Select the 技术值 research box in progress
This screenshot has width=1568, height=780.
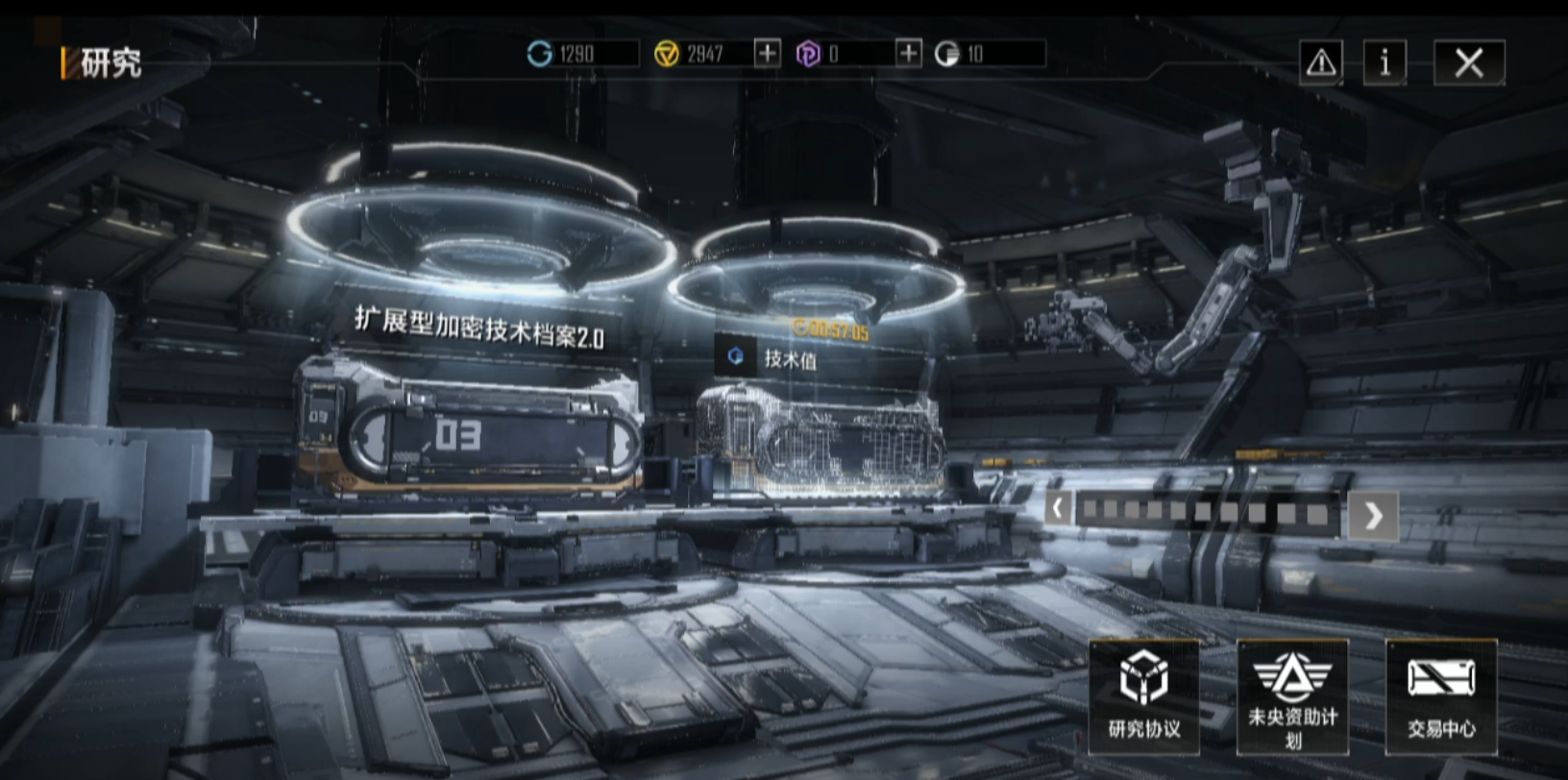[821, 439]
